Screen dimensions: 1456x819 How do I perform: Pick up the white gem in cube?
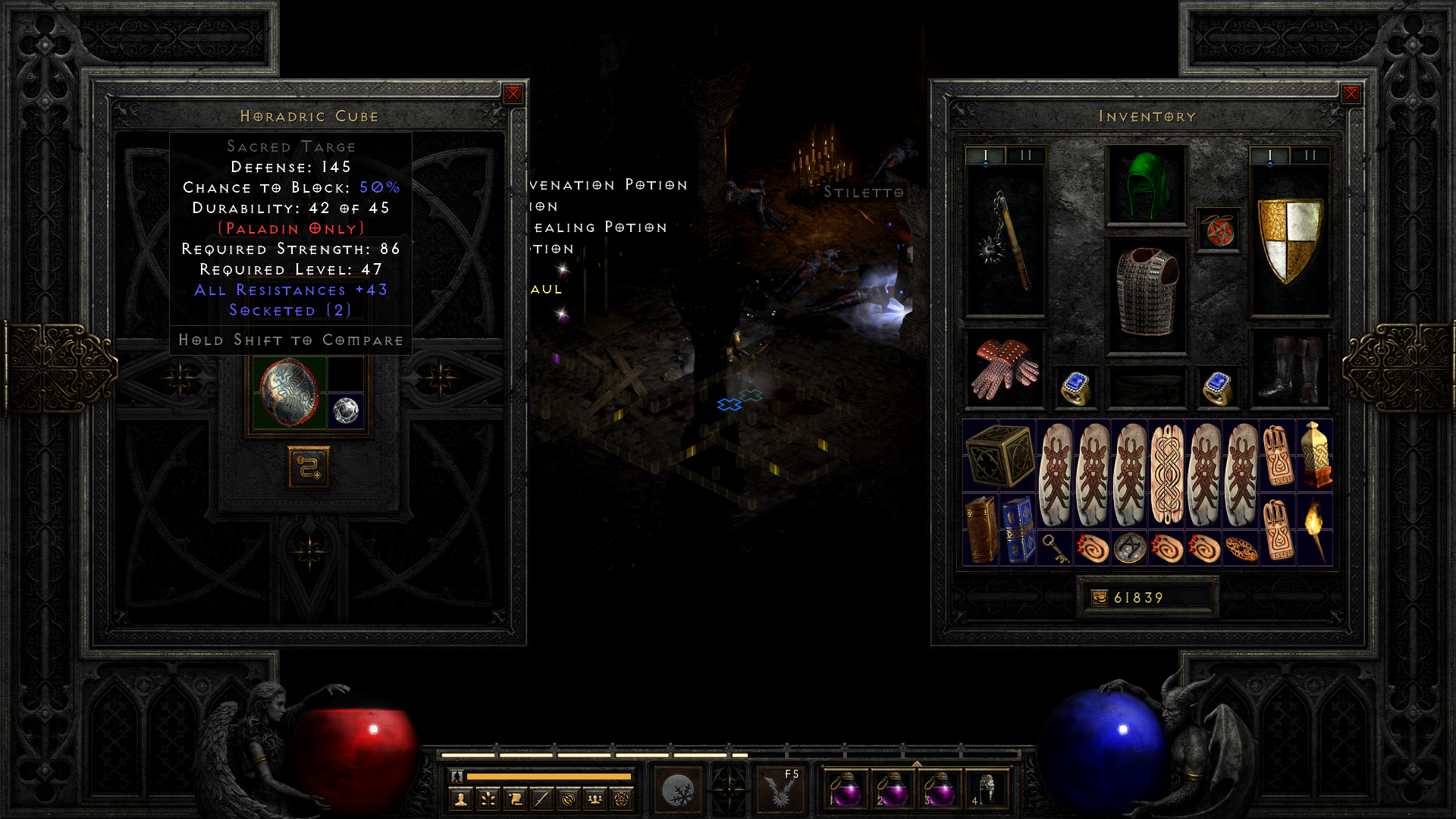tap(346, 411)
